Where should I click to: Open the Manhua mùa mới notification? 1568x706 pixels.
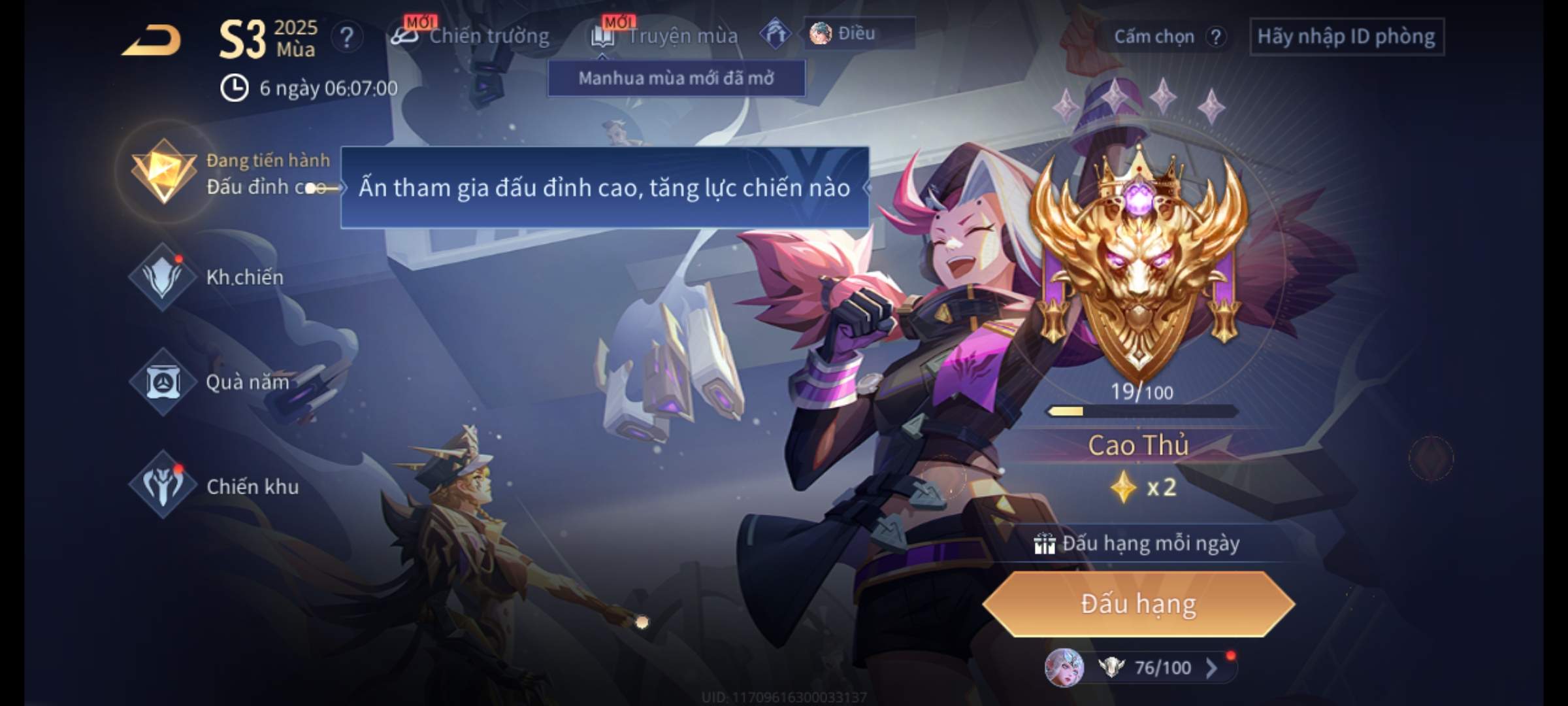[x=676, y=78]
